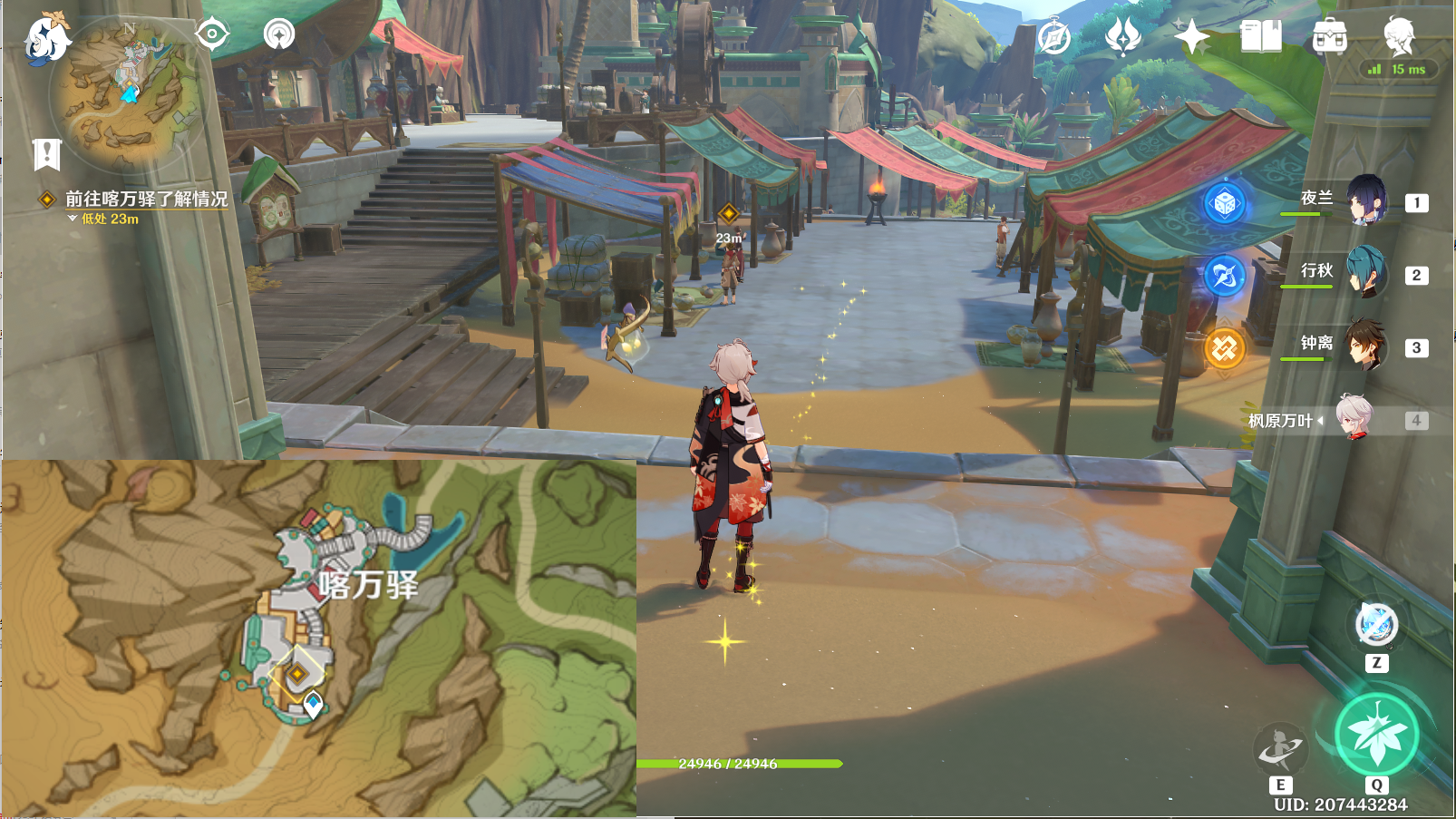This screenshot has width=1456, height=819.
Task: Activate Kazuha's elemental burst
Action: (1376, 734)
